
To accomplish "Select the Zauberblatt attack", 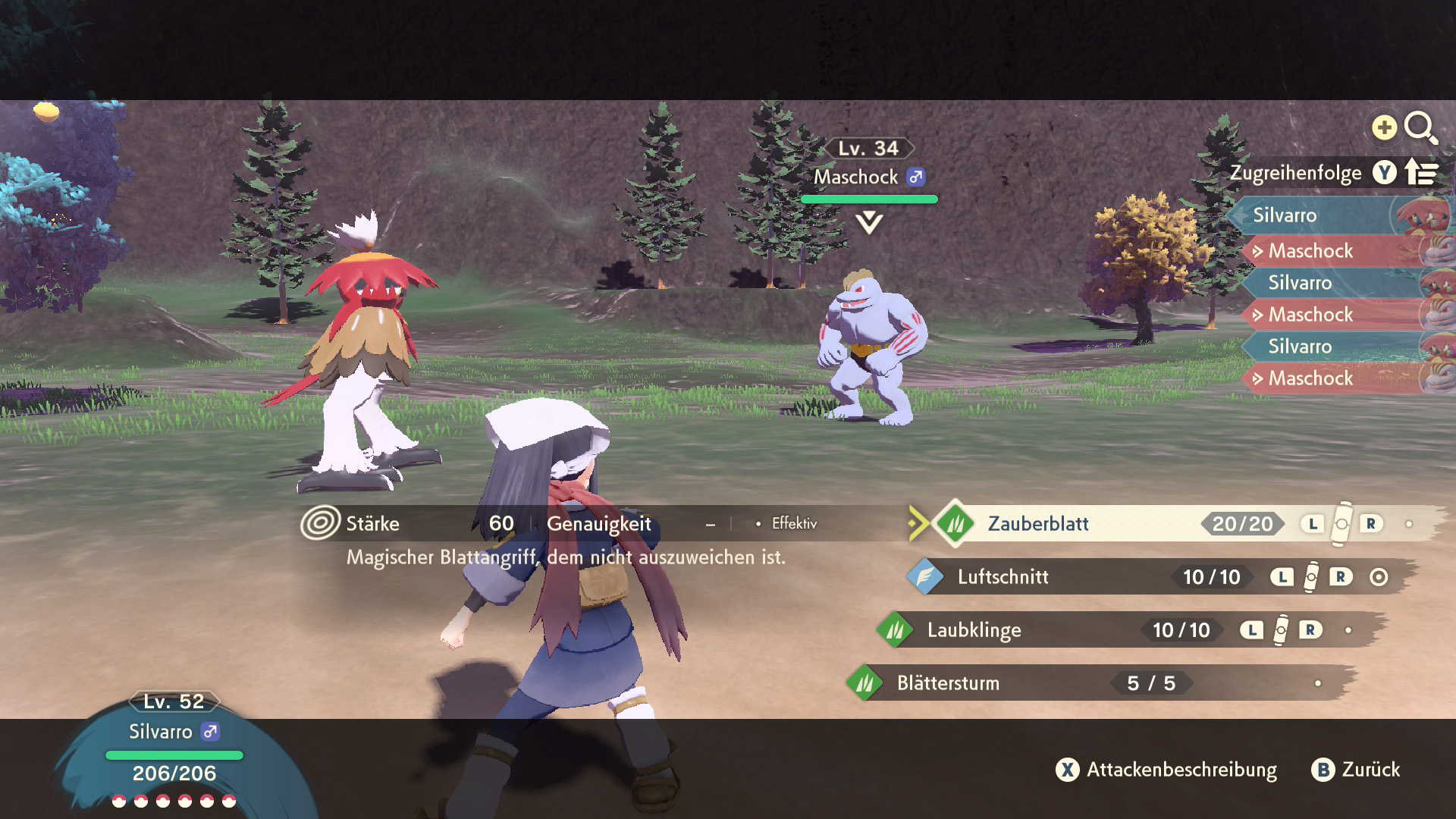I will point(1037,524).
